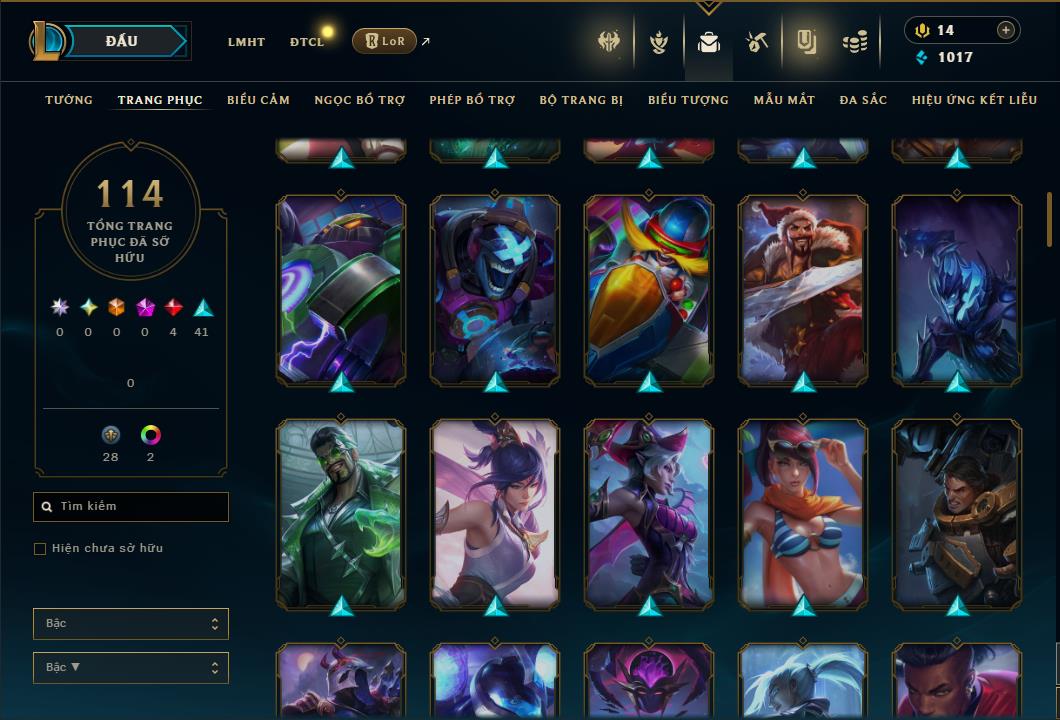This screenshot has height=720, width=1060.
Task: Open the BỘ TRANG BỊ tab
Action: (581, 100)
